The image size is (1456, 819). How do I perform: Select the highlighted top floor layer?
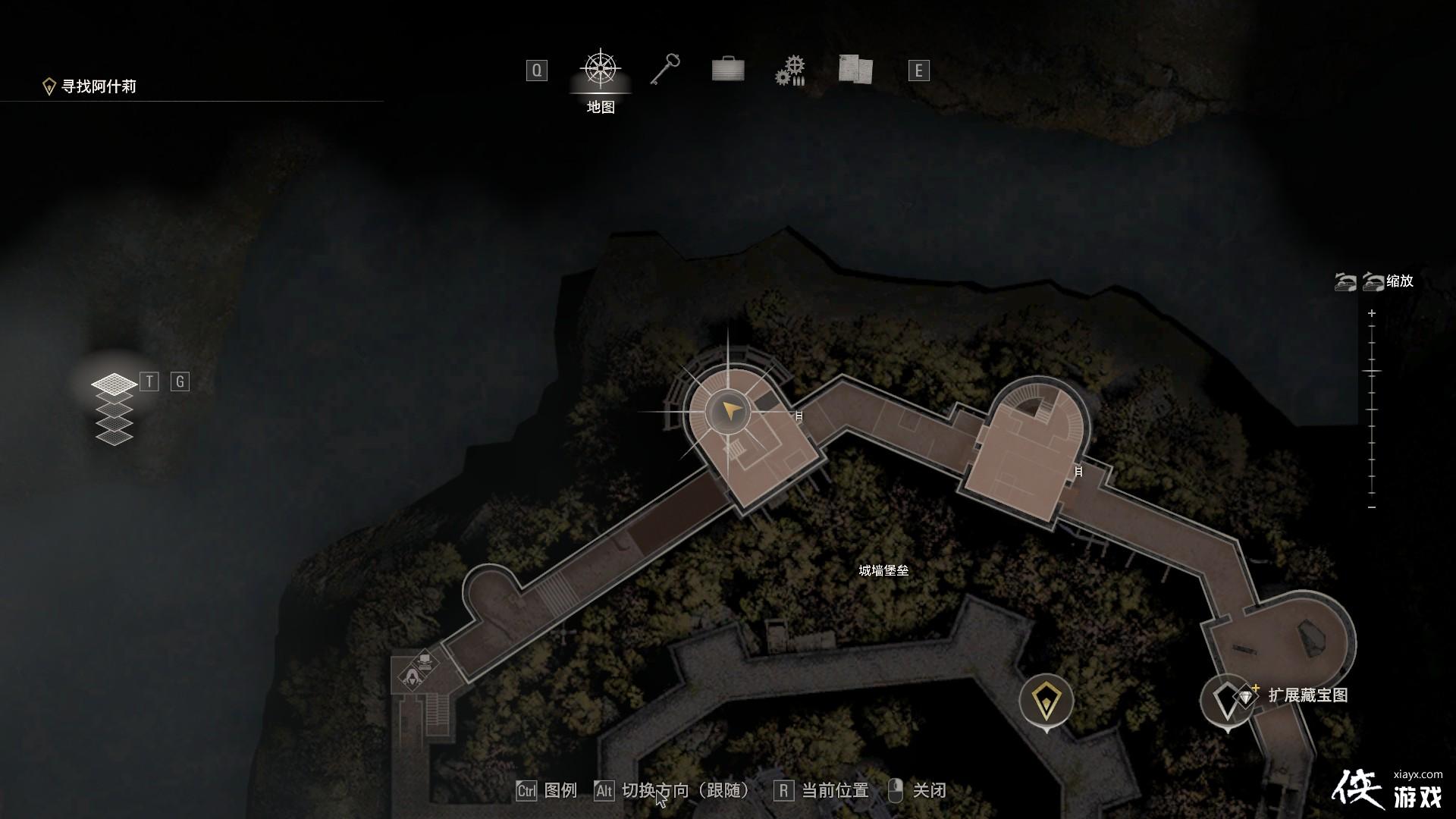point(114,384)
